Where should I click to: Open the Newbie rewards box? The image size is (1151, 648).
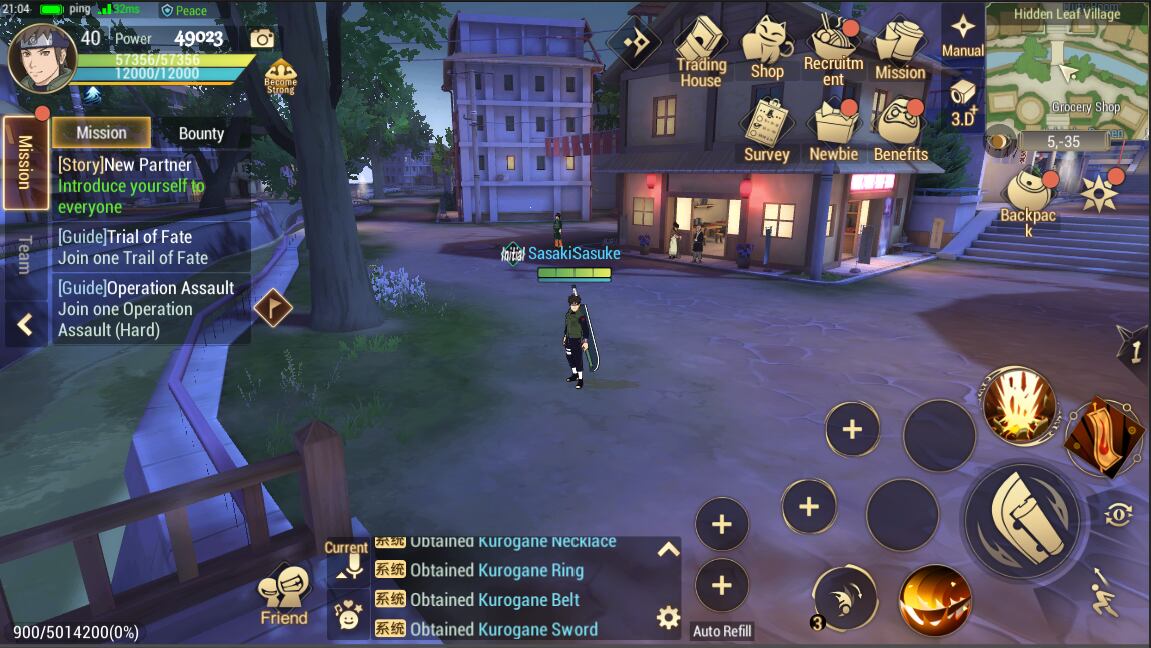[833, 128]
